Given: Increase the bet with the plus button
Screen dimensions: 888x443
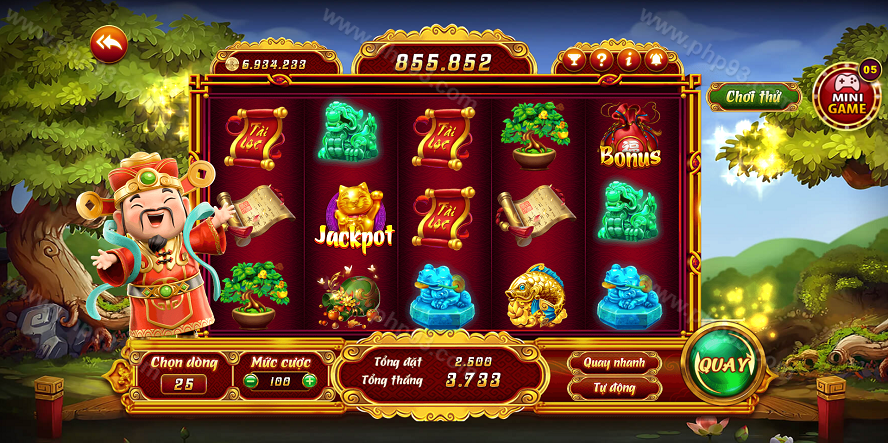Looking at the screenshot, I should click(x=310, y=381).
